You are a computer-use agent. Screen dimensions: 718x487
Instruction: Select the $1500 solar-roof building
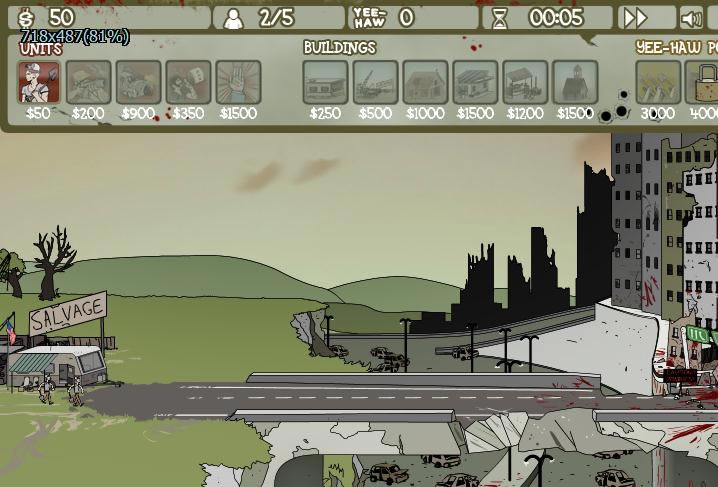tap(475, 82)
